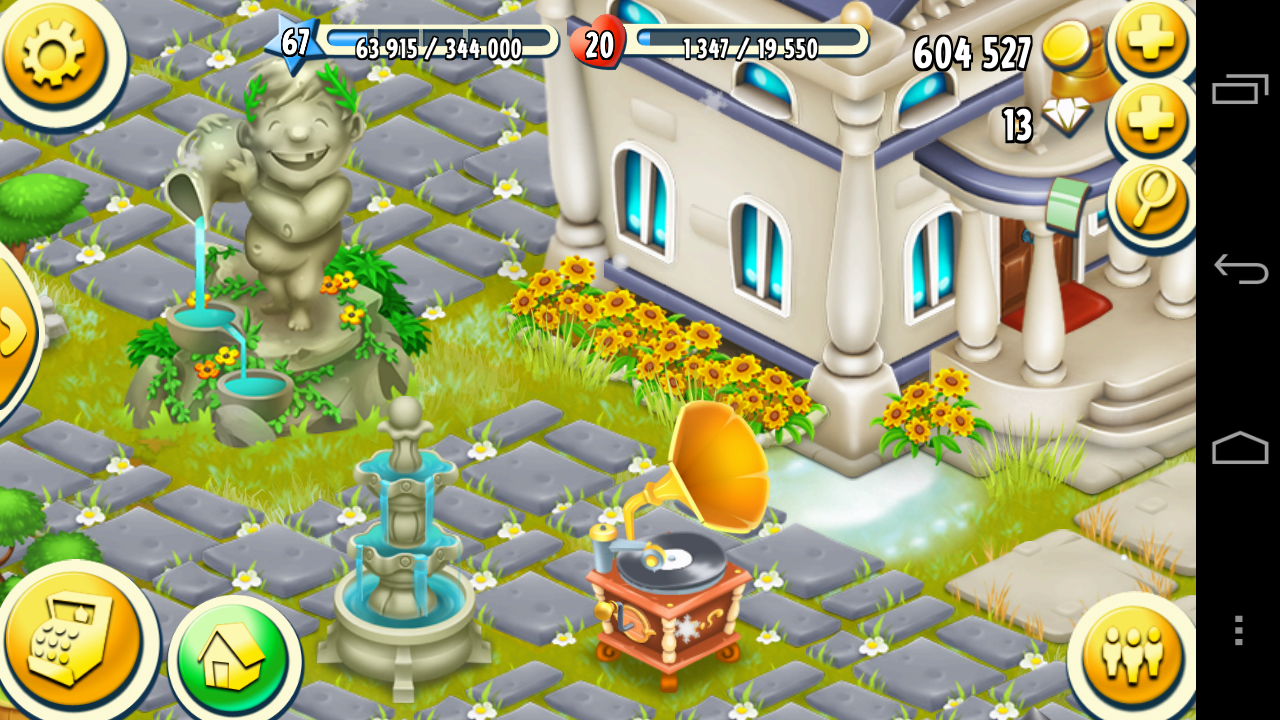This screenshot has width=1280, height=720.
Task: Tap the Android home navigation button
Action: (1240, 448)
